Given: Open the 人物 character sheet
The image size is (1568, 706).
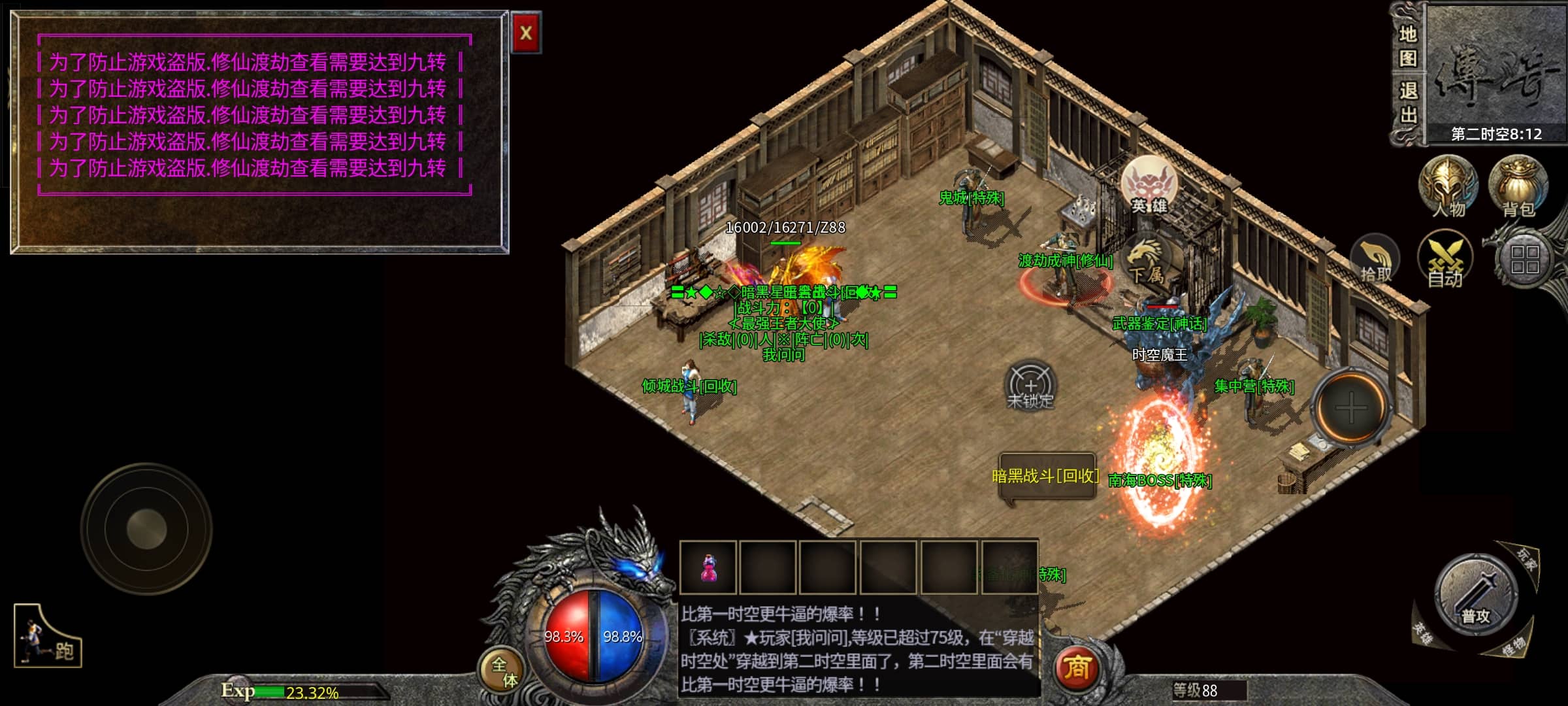Looking at the screenshot, I should click(1448, 187).
